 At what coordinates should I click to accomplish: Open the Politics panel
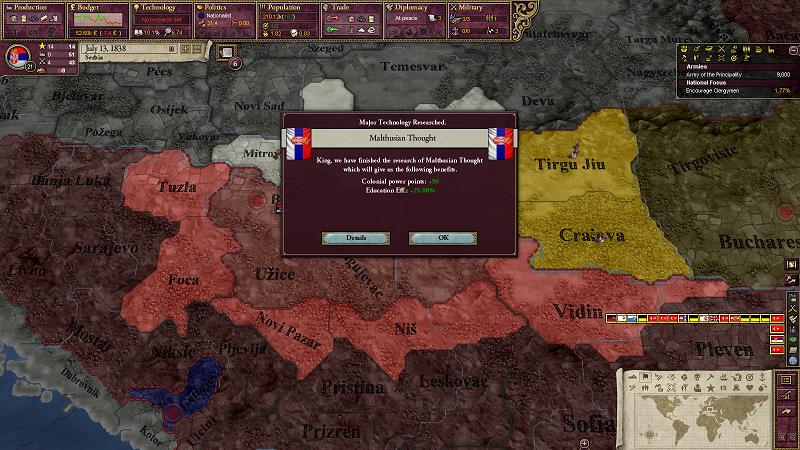[223, 7]
